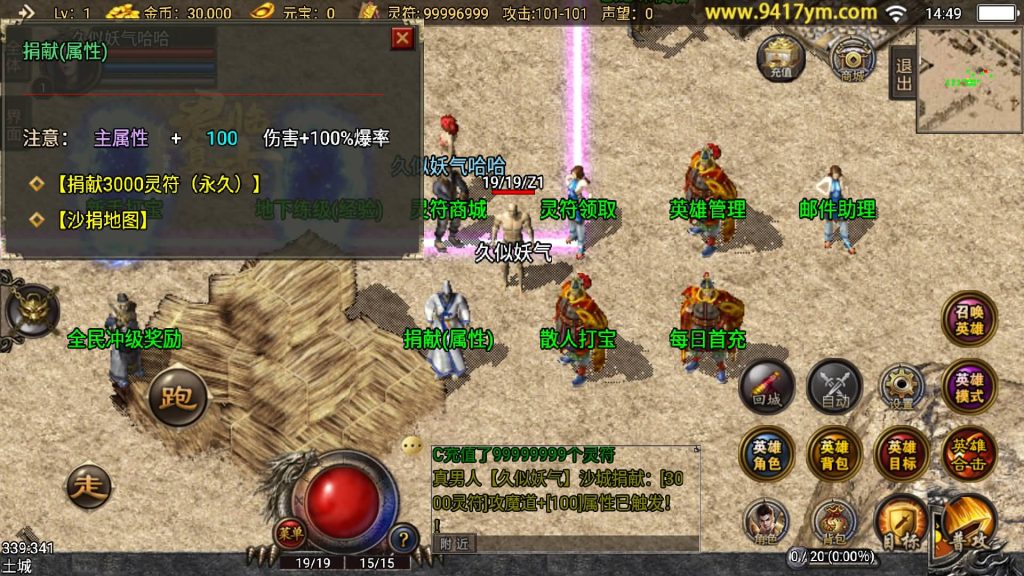The height and width of the screenshot is (576, 1024).
Task: Click the 退出 exit button
Action: pyautogui.click(x=903, y=75)
